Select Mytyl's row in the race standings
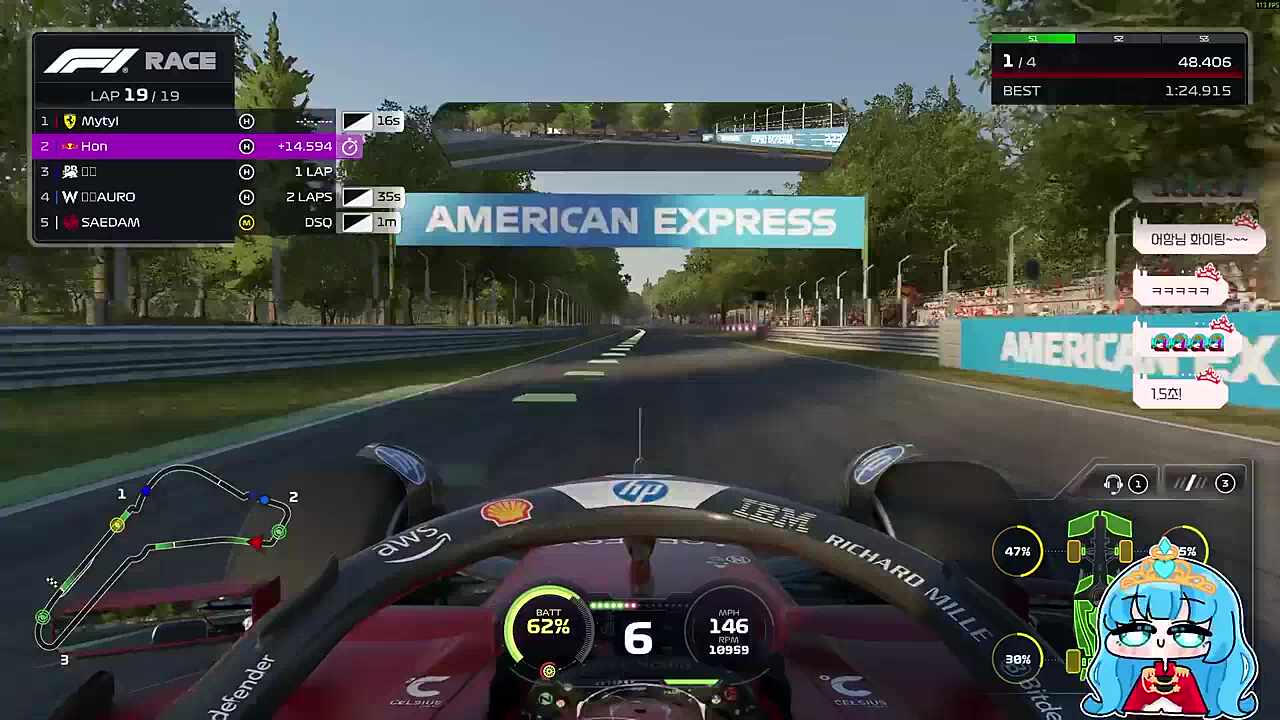1280x720 pixels. coord(135,121)
